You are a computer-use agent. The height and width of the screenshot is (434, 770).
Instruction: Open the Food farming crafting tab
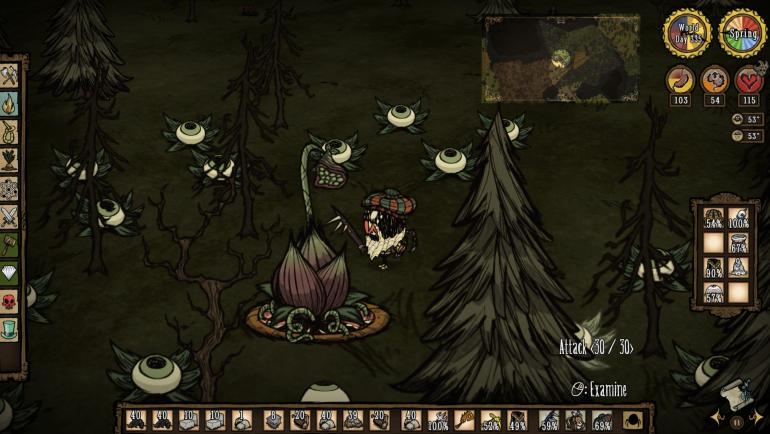[x=11, y=159]
